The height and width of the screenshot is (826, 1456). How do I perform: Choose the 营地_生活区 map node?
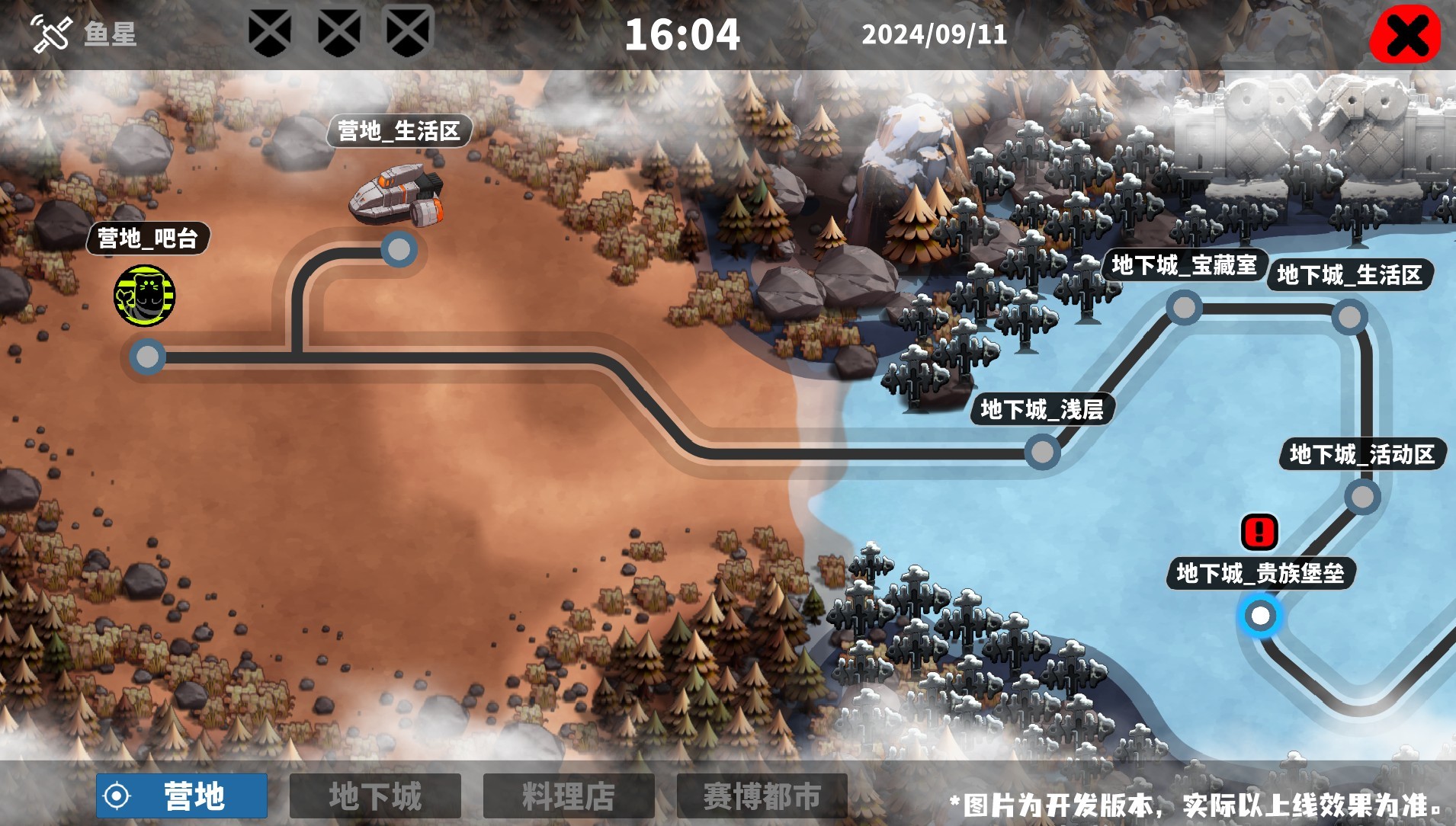click(398, 248)
